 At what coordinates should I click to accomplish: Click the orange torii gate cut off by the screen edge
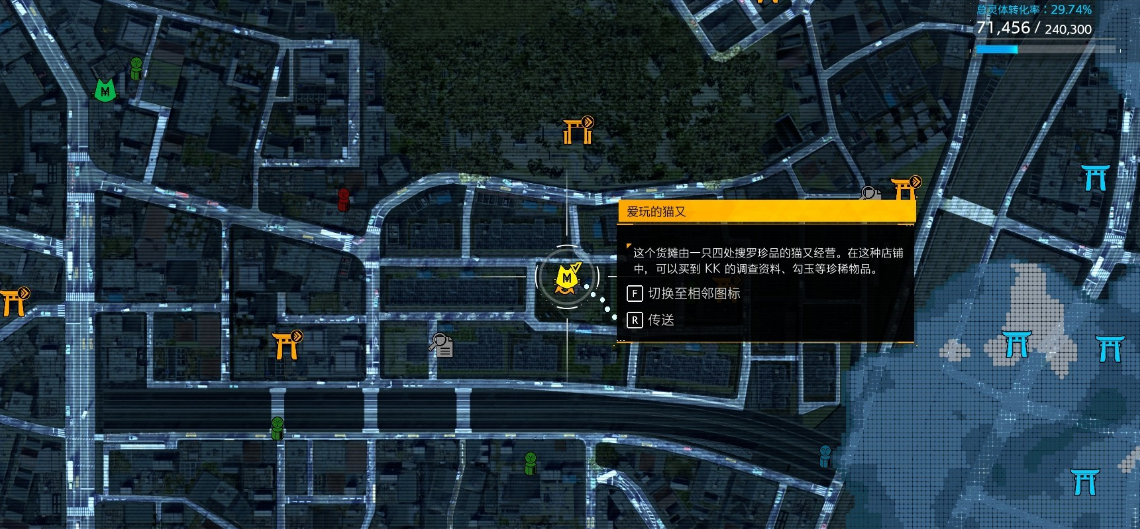point(12,301)
